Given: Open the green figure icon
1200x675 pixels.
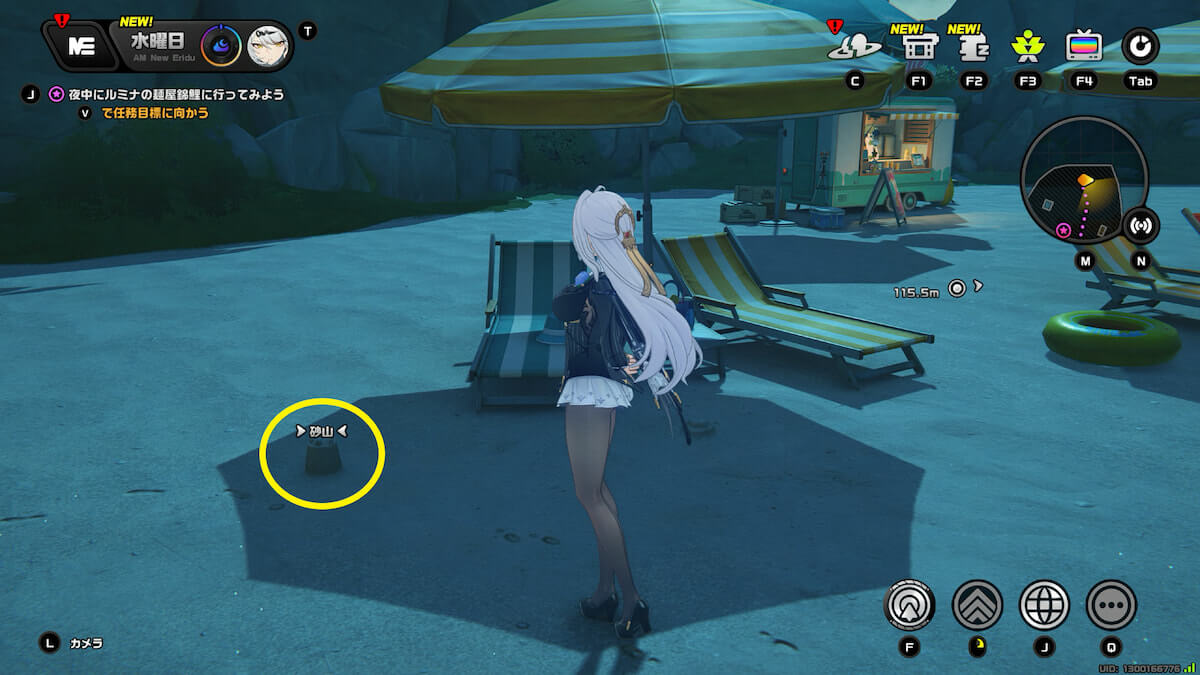Looking at the screenshot, I should 1027,46.
